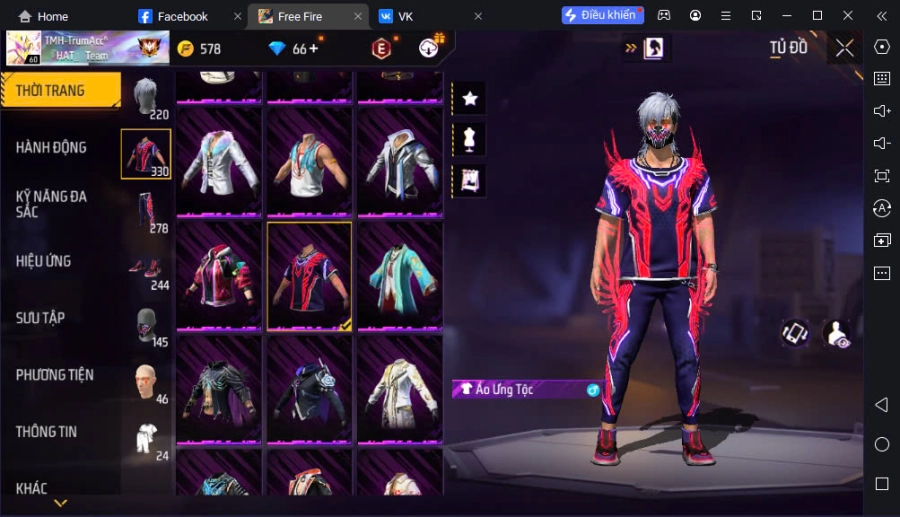900x517 pixels.
Task: Open the mask subcategory with 145 items
Action: click(x=147, y=327)
